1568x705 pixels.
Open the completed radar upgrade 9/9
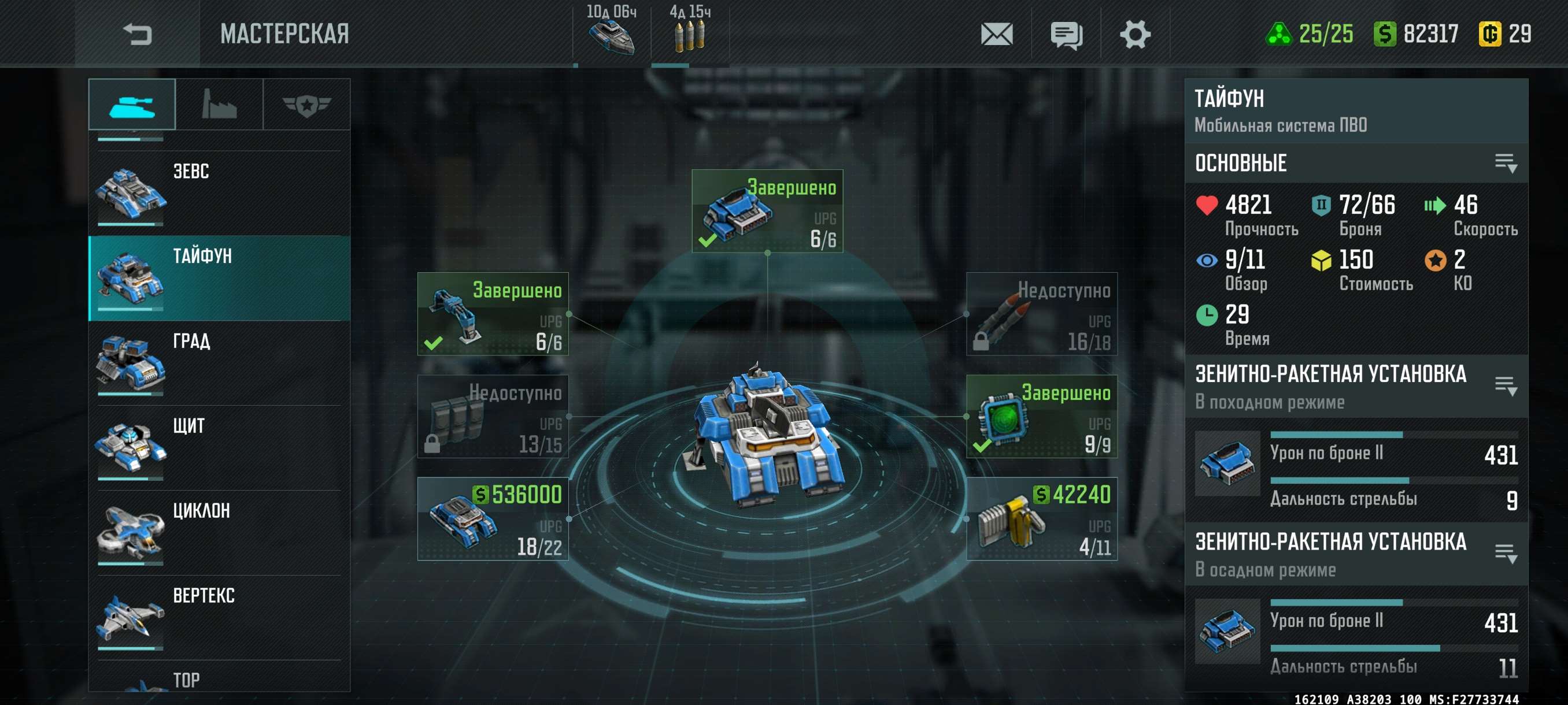pyautogui.click(x=1041, y=416)
